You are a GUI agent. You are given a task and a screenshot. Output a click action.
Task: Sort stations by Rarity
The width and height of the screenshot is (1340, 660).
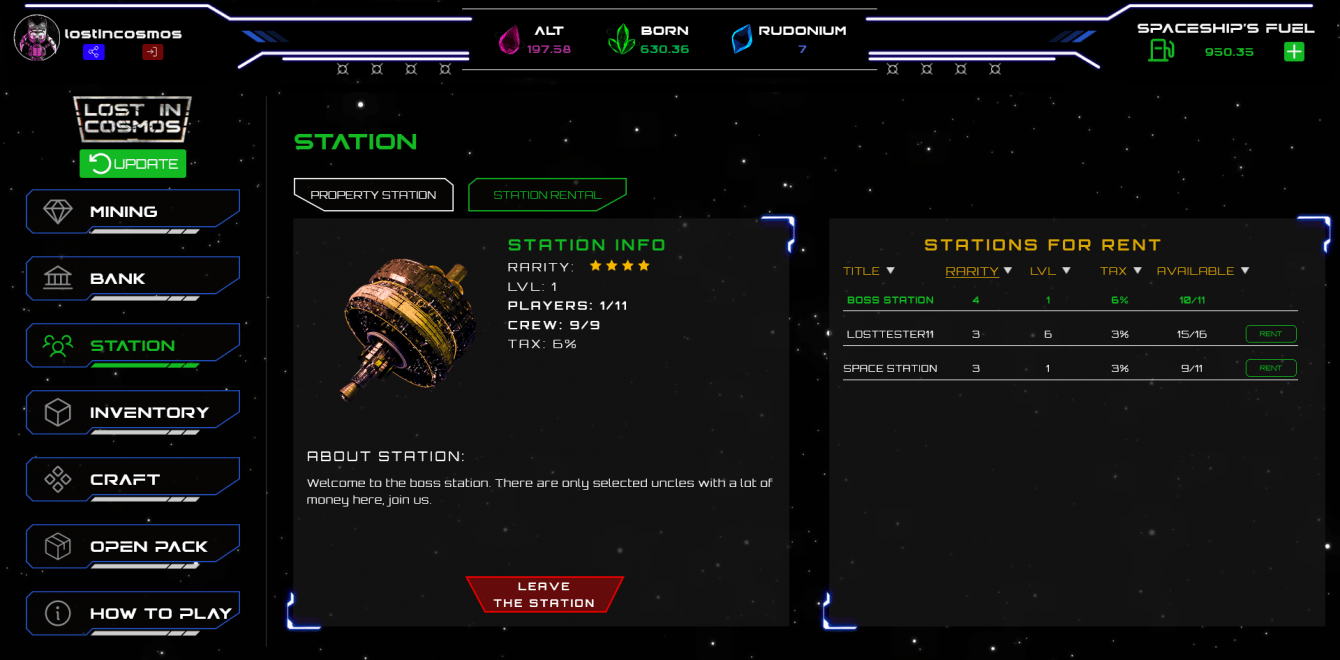pos(978,271)
